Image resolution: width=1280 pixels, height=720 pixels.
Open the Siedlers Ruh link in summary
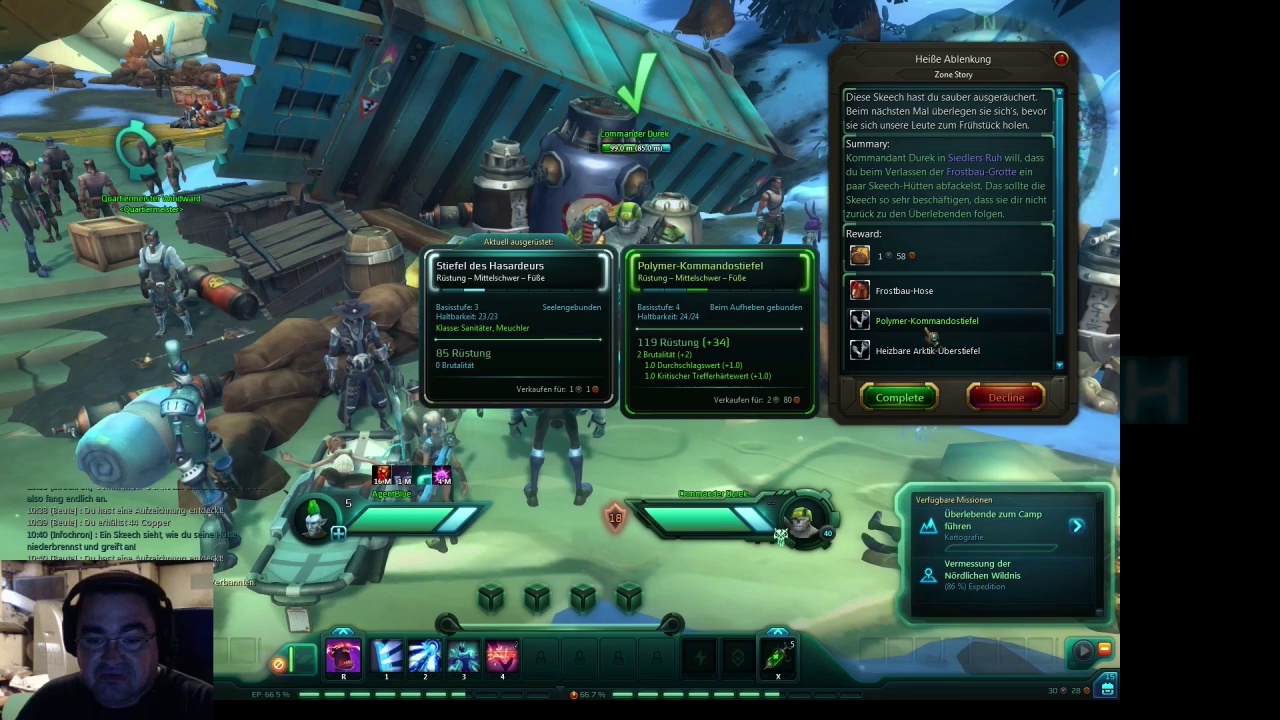(974, 158)
